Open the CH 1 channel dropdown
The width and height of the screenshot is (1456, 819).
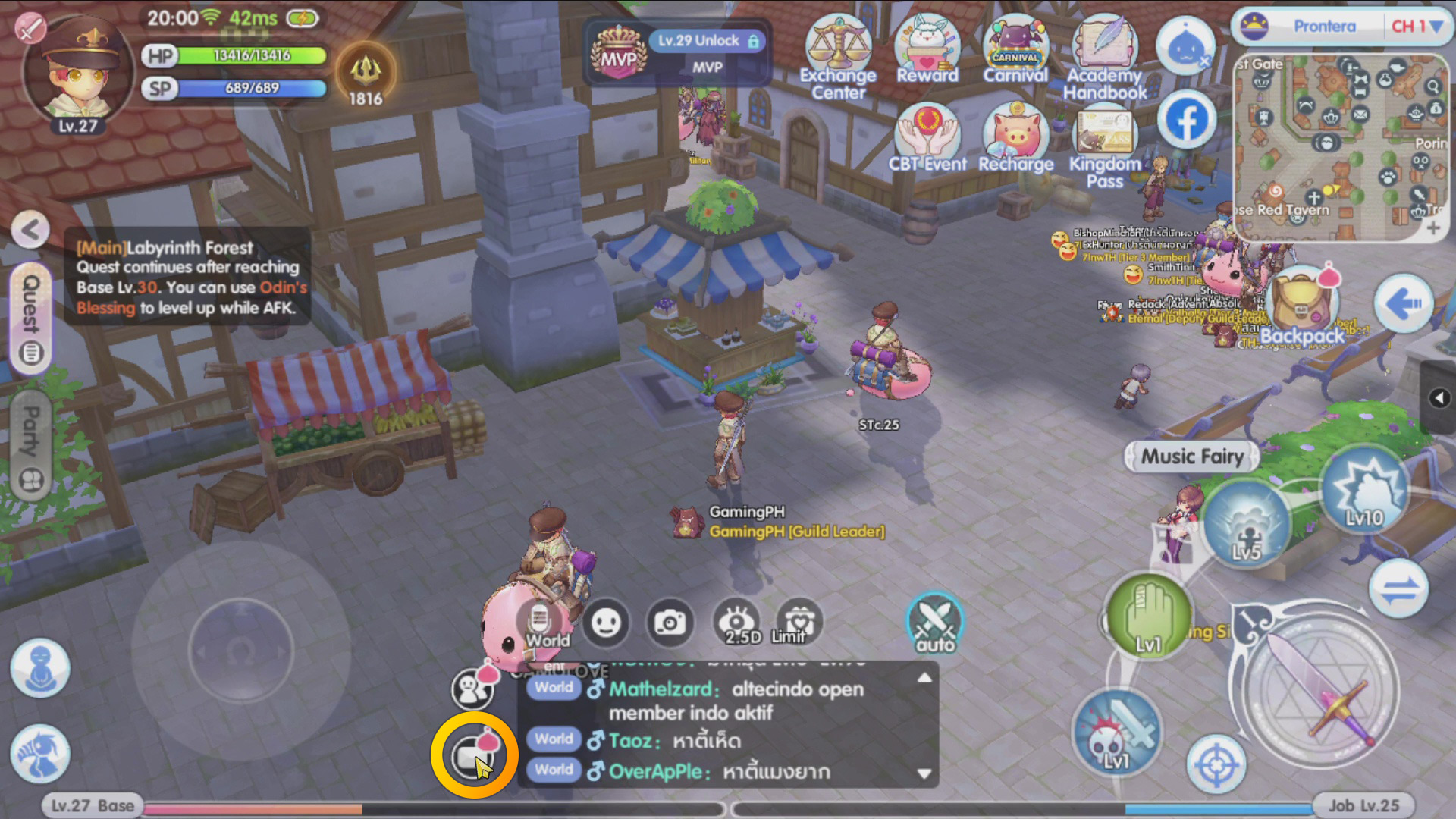(x=1420, y=27)
